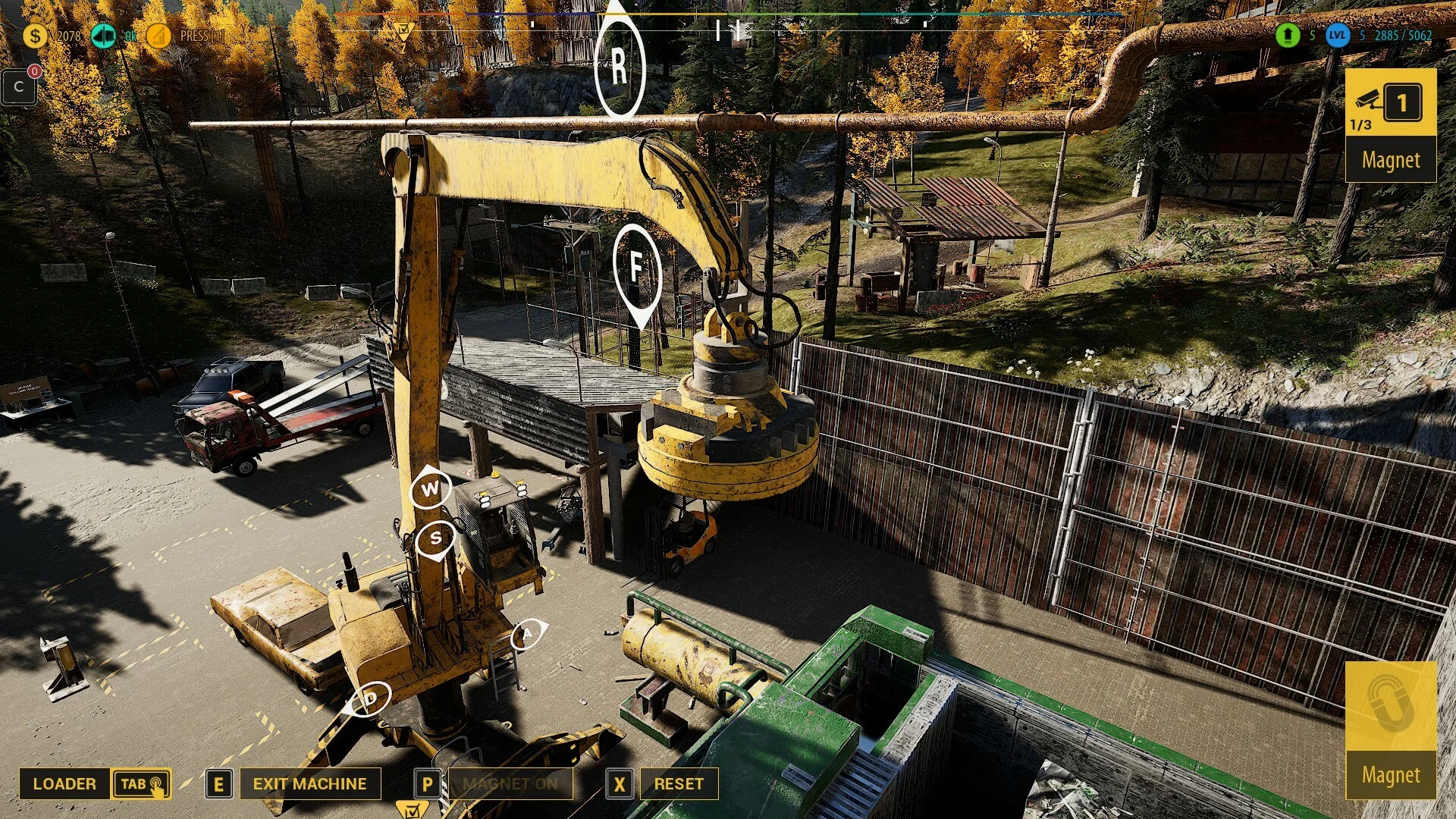
Task: Click the green upgrade arrow icon
Action: [1288, 35]
